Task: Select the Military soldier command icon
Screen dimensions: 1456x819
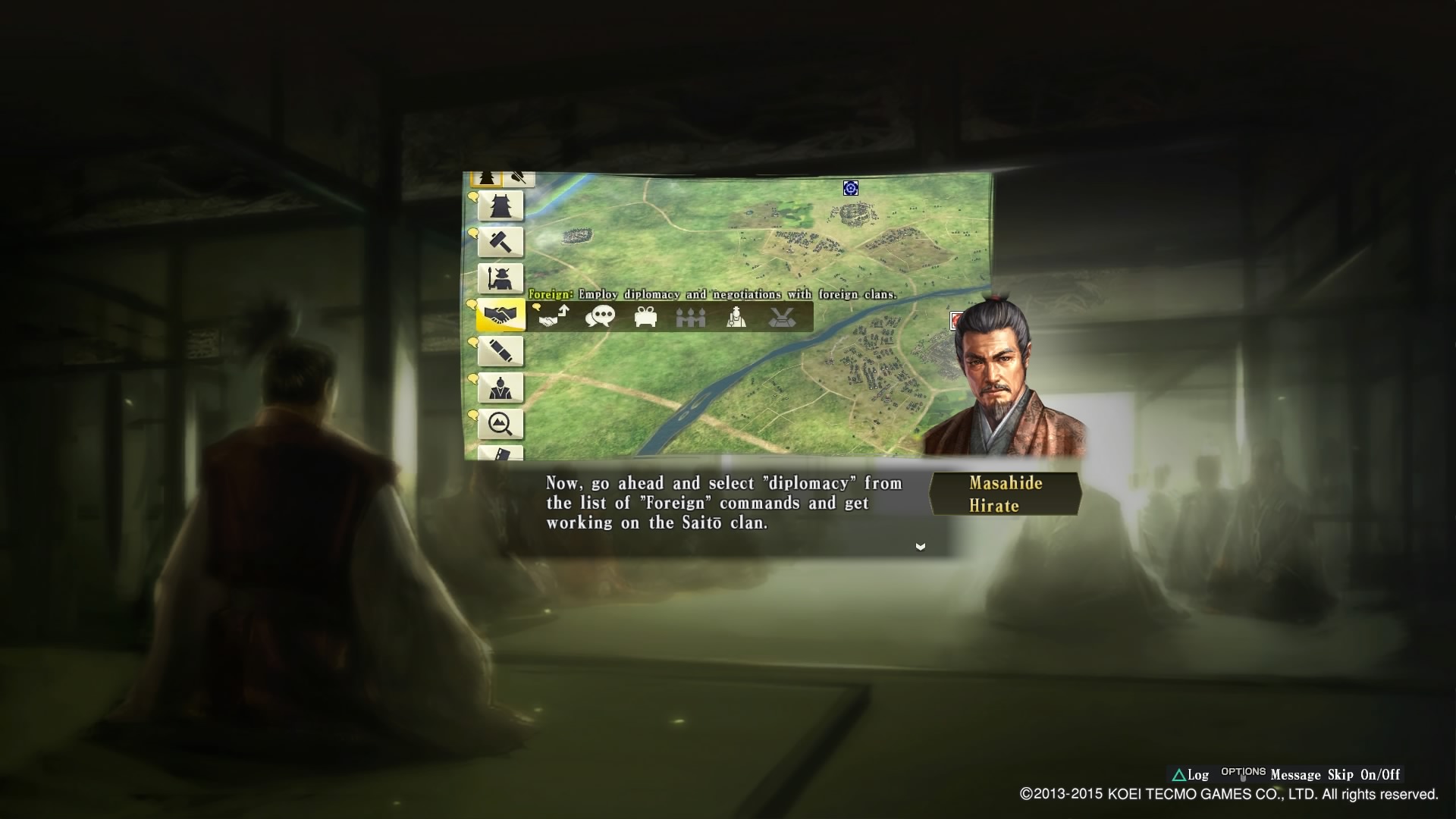Action: [x=500, y=278]
